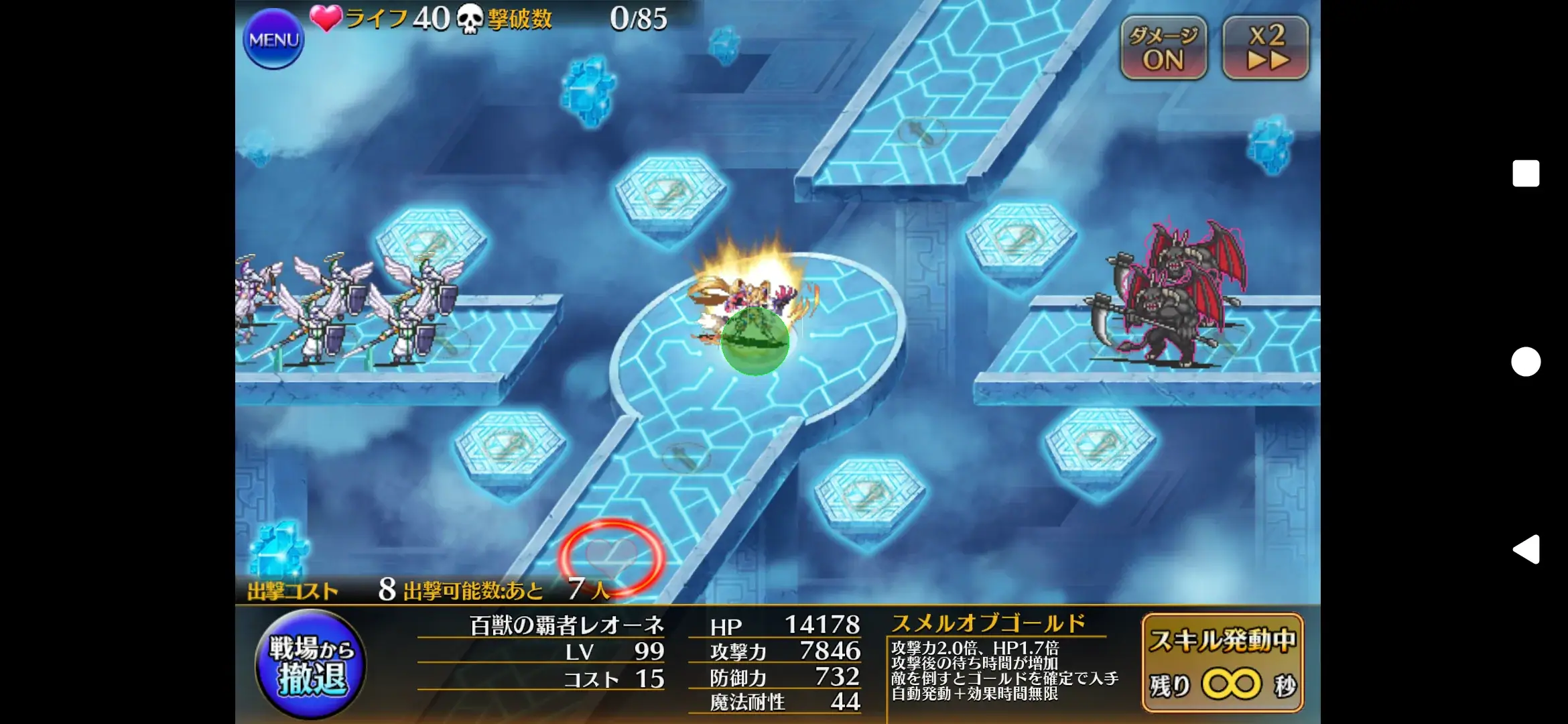Viewport: 1568px width, 724px height.
Task: Open the MENU button
Action: tap(273, 38)
